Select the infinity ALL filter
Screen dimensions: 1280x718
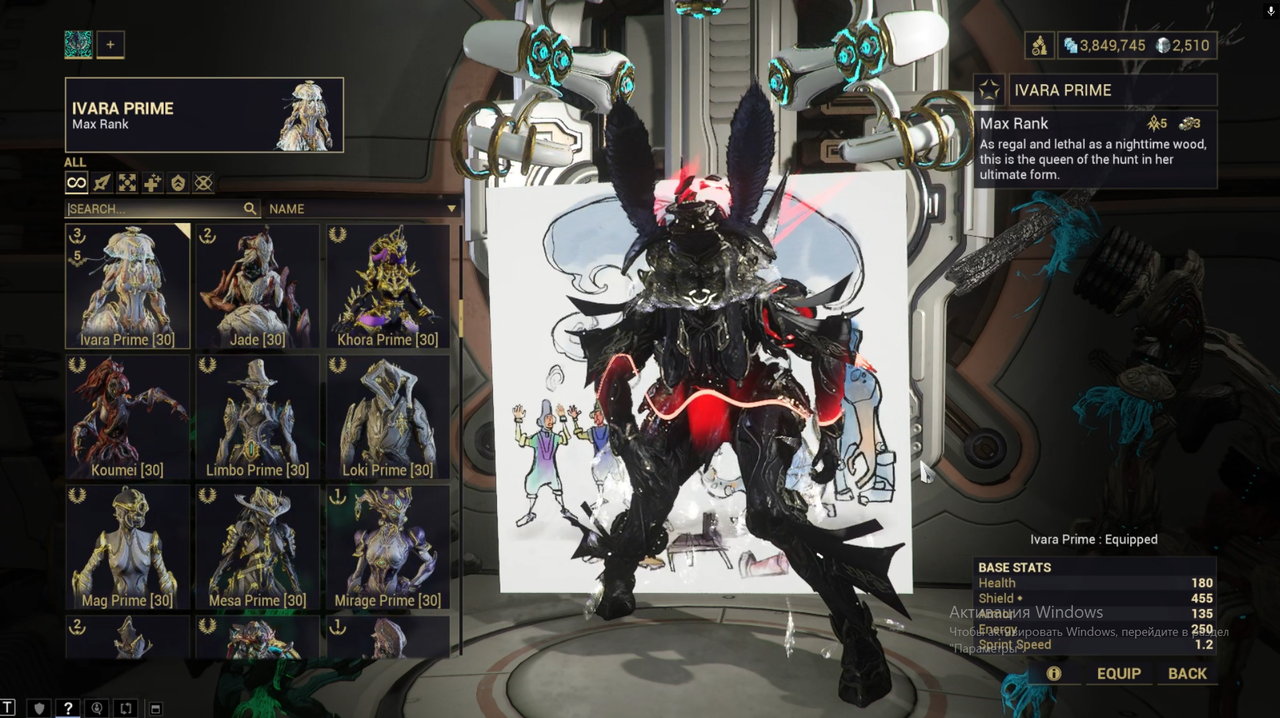tap(77, 183)
